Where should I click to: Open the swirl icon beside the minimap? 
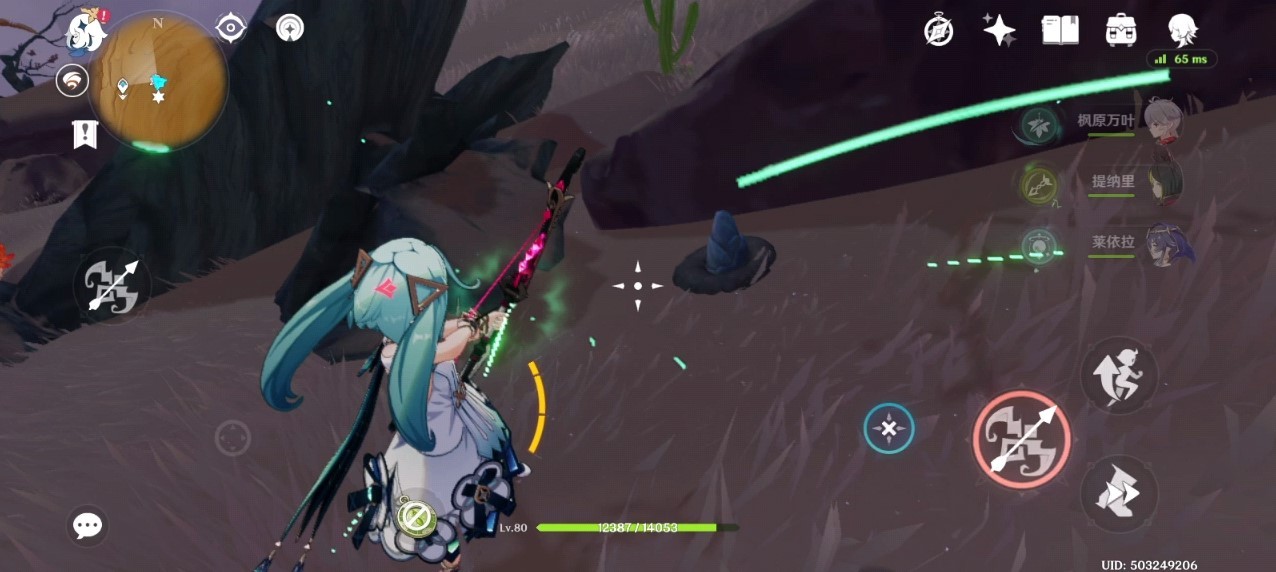(x=72, y=81)
